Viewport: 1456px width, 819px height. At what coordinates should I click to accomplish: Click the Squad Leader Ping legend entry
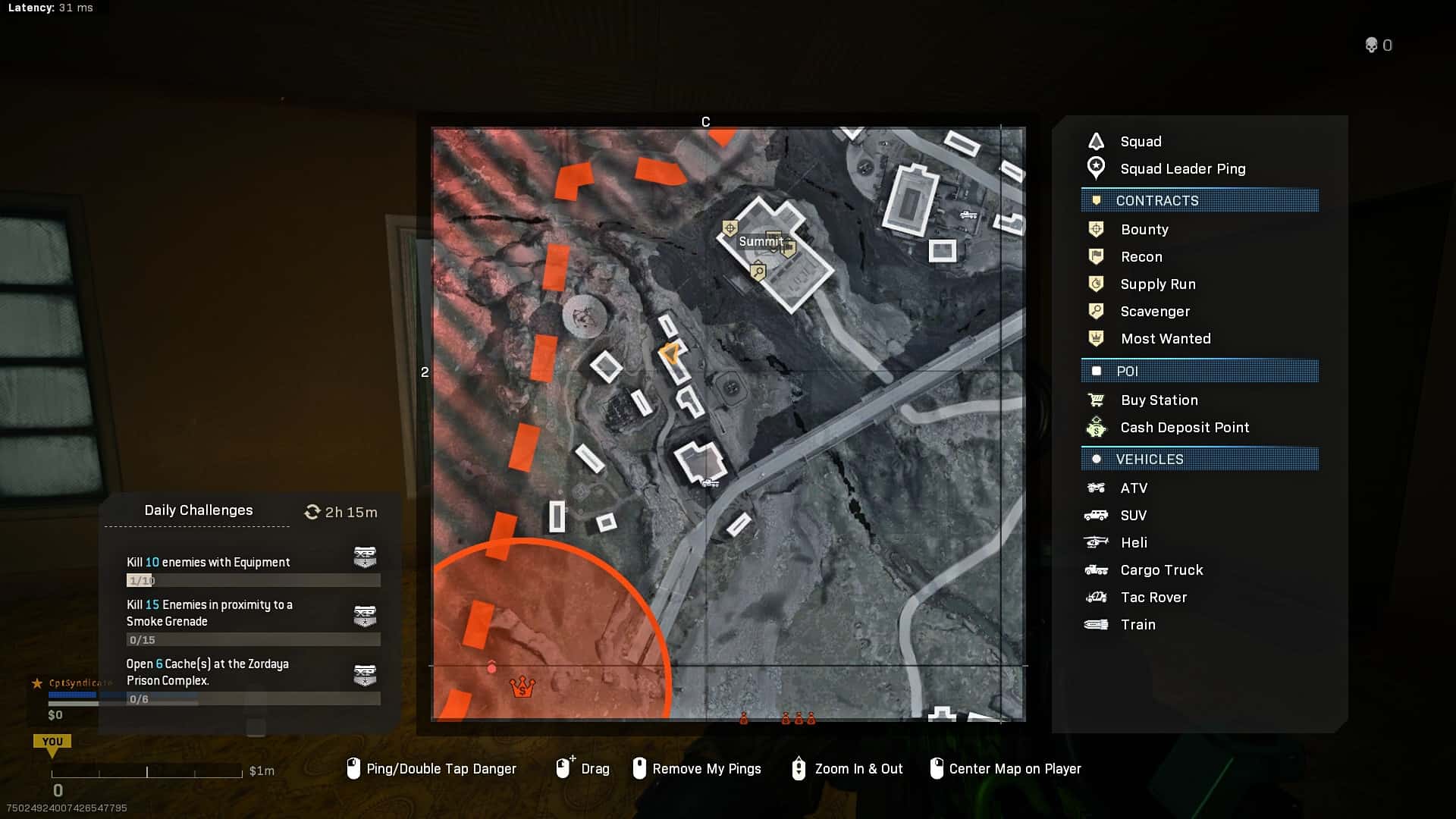(1182, 169)
